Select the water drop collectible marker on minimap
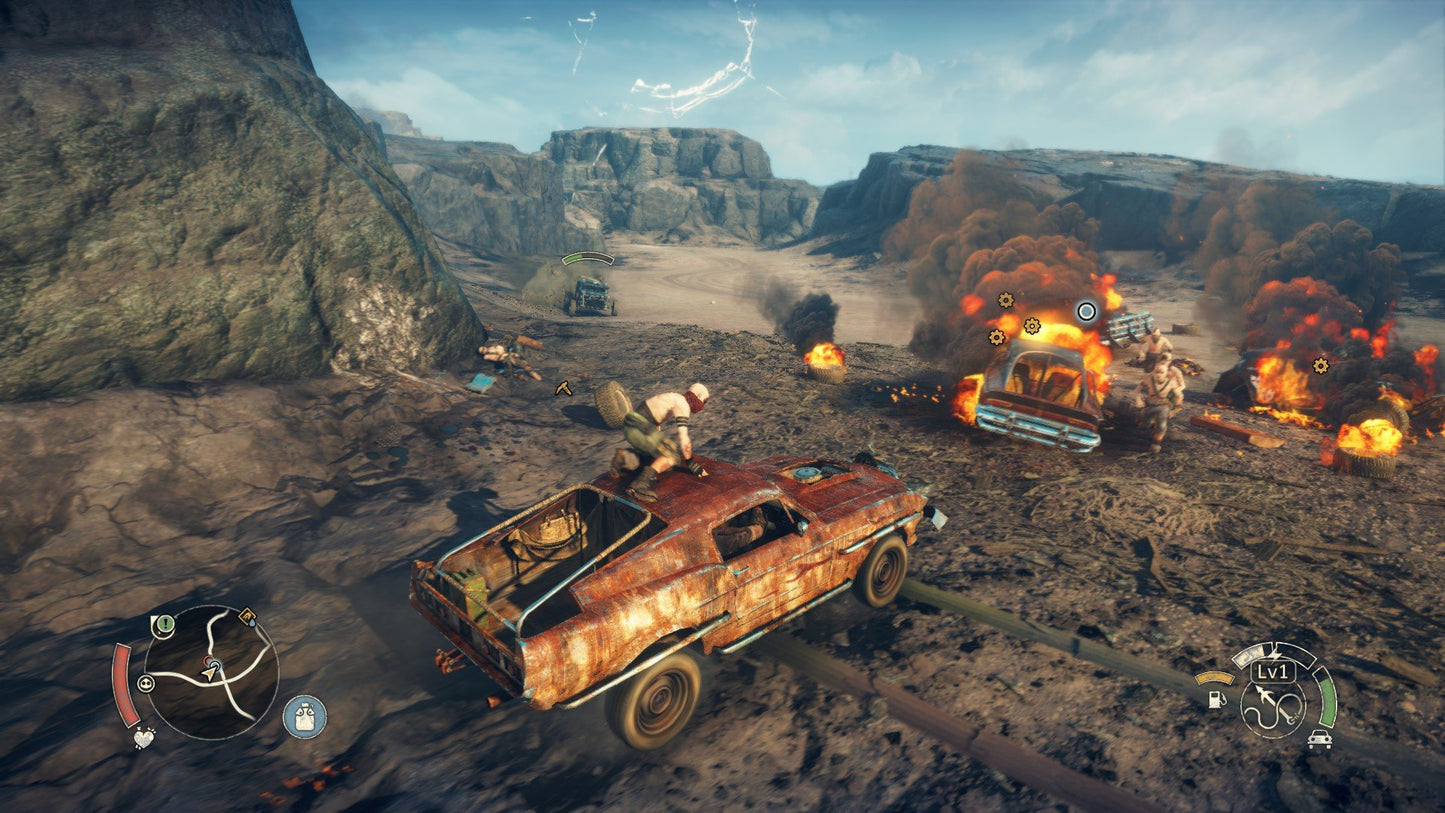Image resolution: width=1445 pixels, height=813 pixels. (251, 619)
